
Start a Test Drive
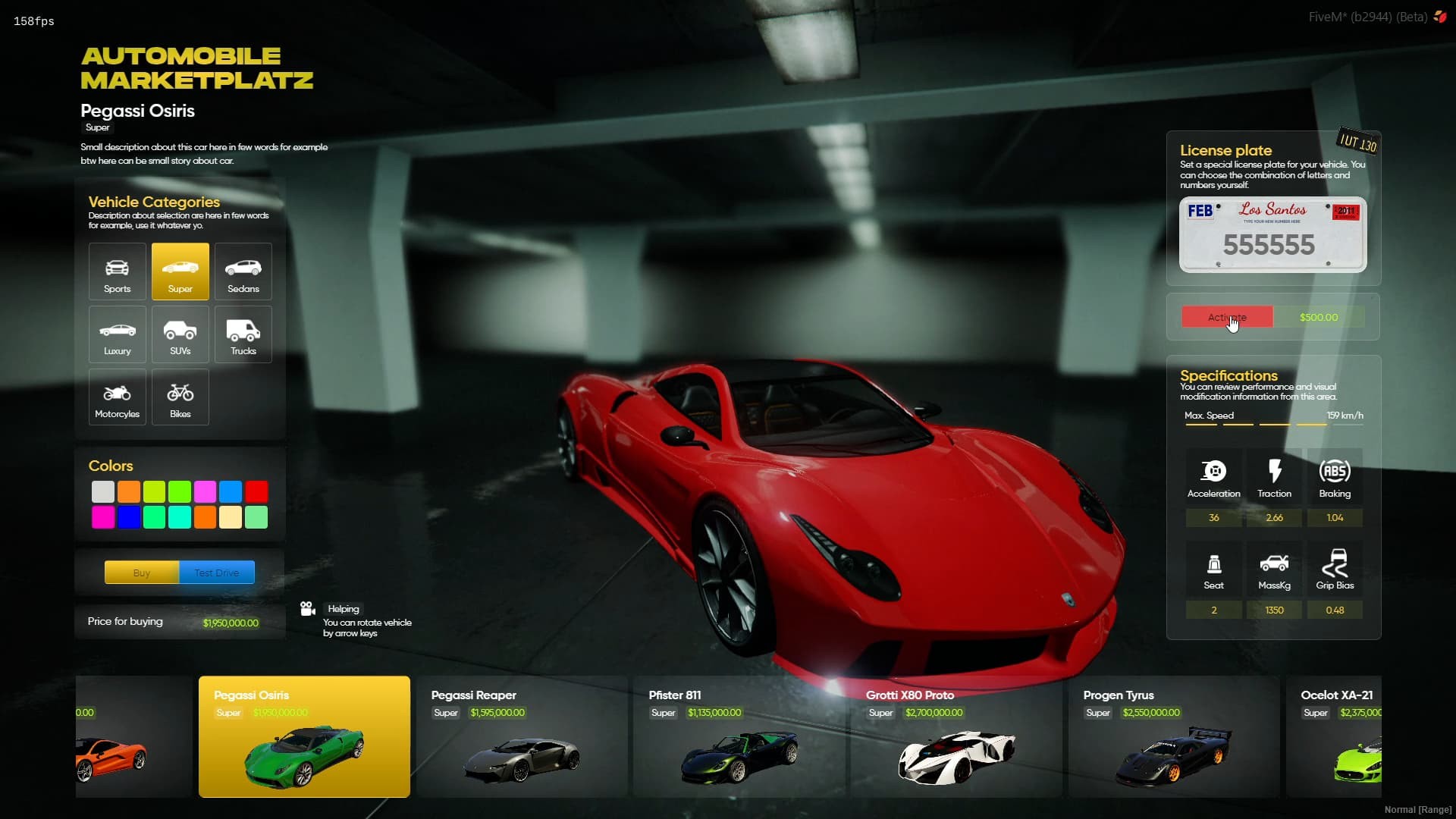(217, 573)
